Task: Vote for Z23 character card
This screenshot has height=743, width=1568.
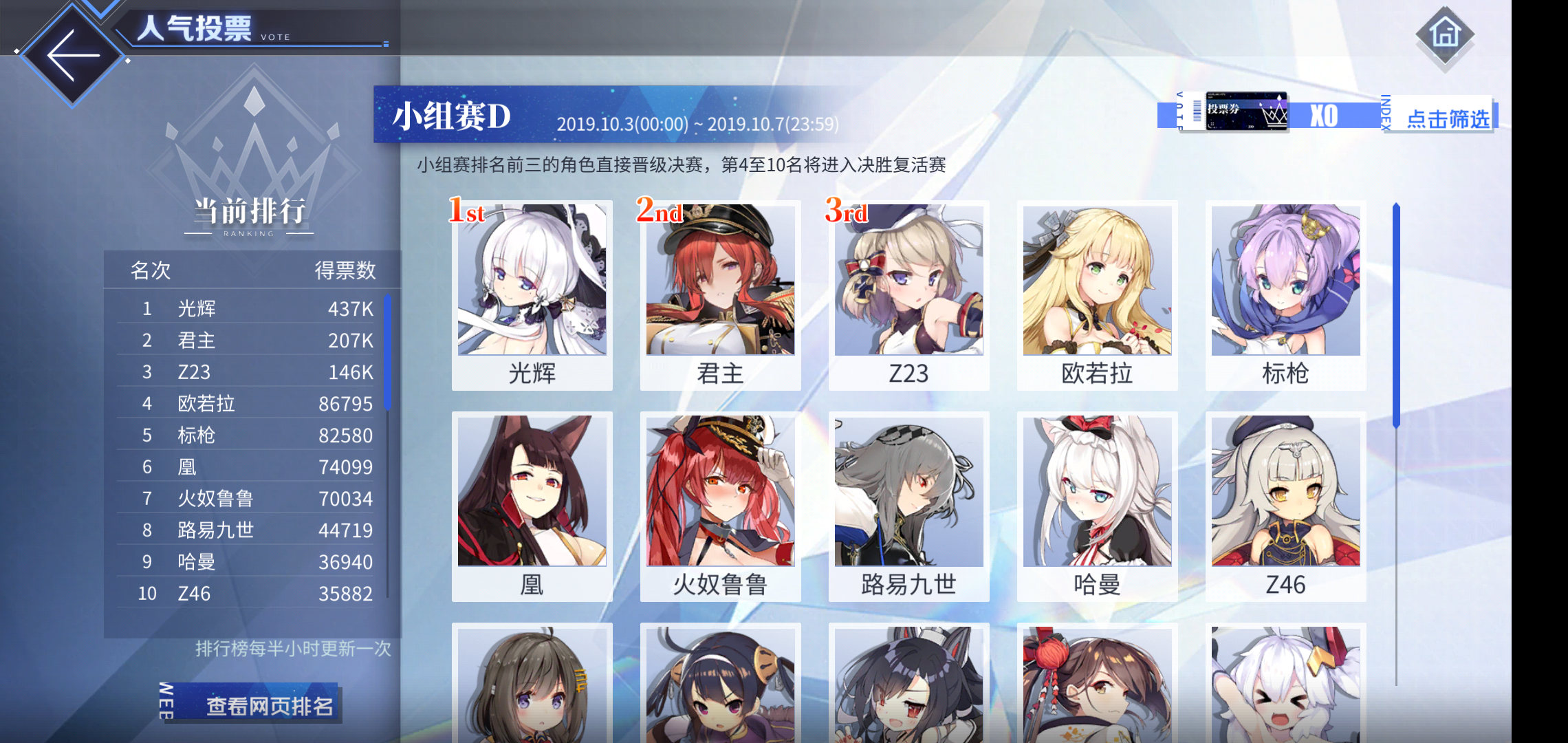Action: (x=908, y=296)
